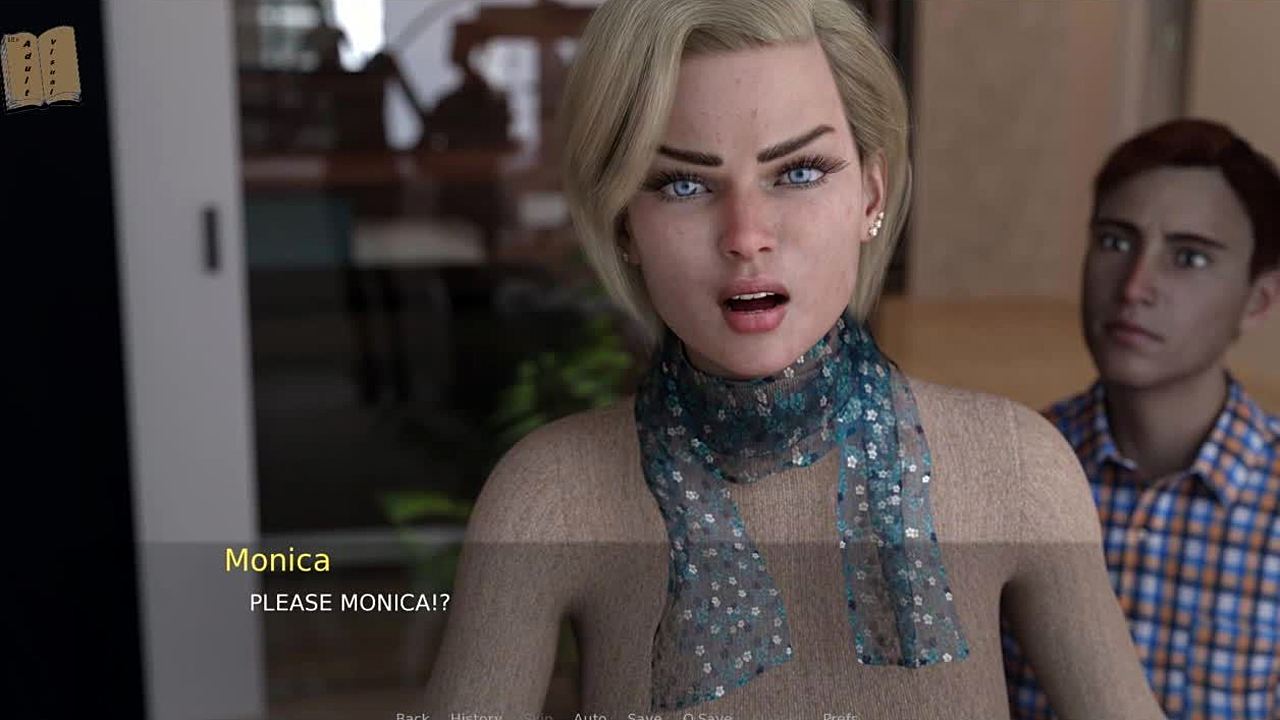Viewport: 1280px width, 720px height.
Task: Turn on Auto advance mode
Action: [590, 716]
